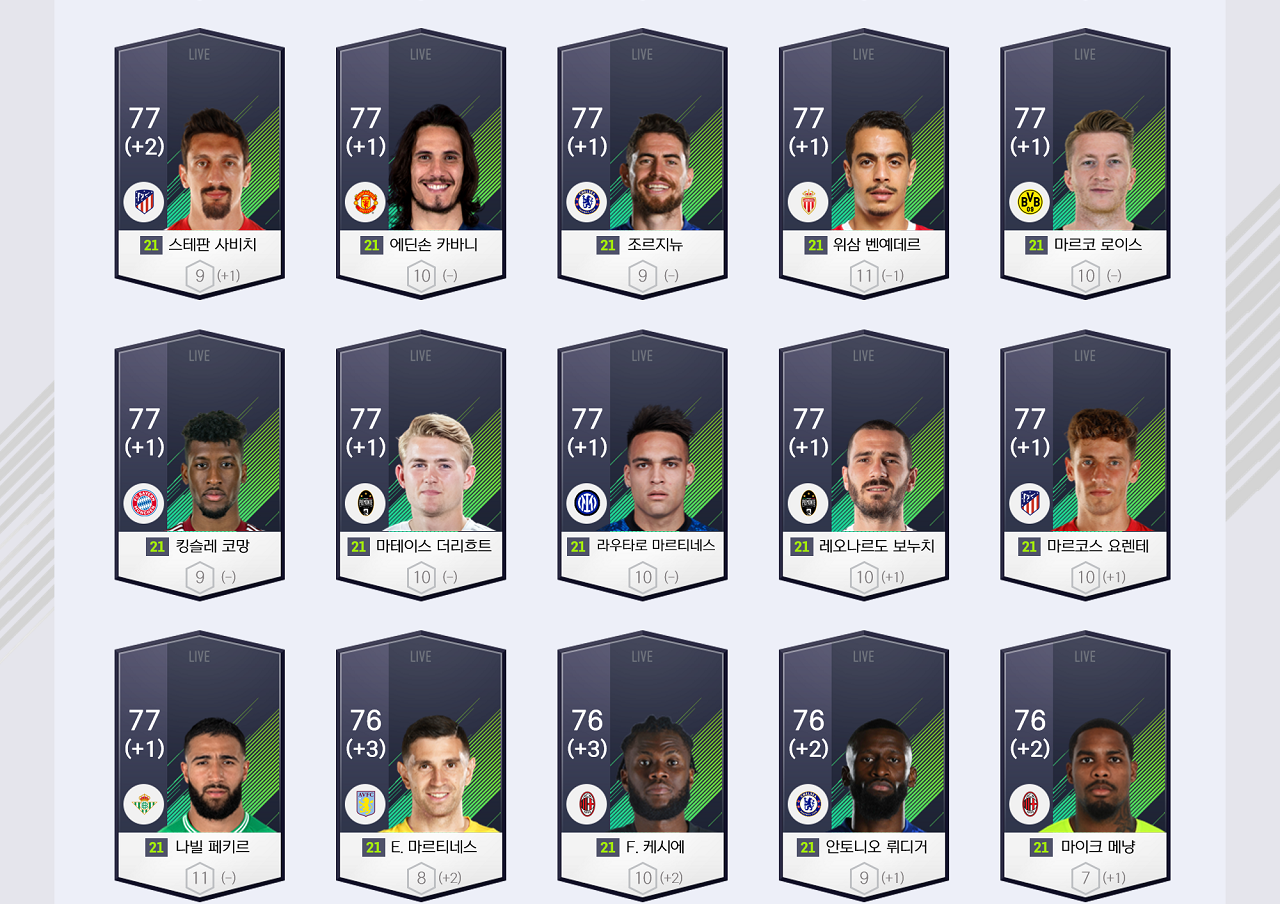Screen dimensions: 1280x904
Task: Open the 나빌 페키르 player card
Action: pyautogui.click(x=199, y=767)
